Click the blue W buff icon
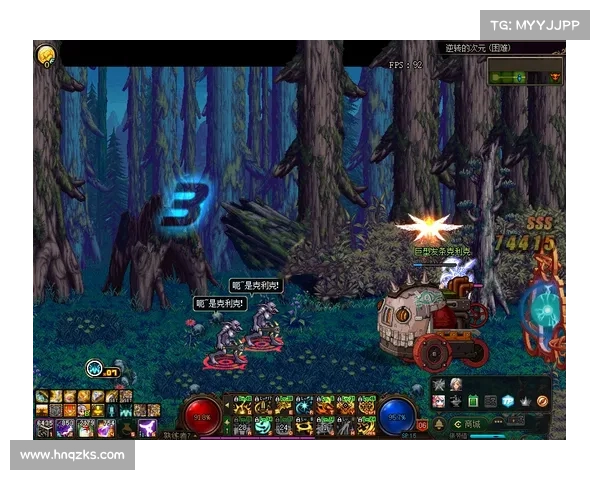 coord(95,368)
